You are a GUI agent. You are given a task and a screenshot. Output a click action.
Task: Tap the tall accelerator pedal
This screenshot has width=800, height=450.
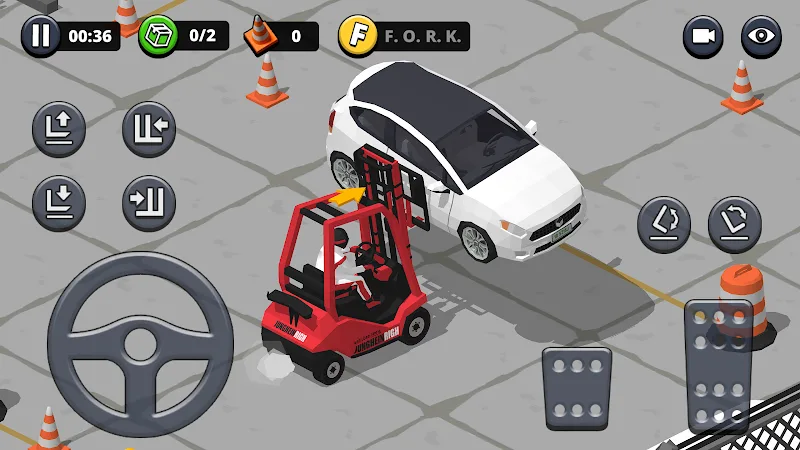[x=718, y=365]
